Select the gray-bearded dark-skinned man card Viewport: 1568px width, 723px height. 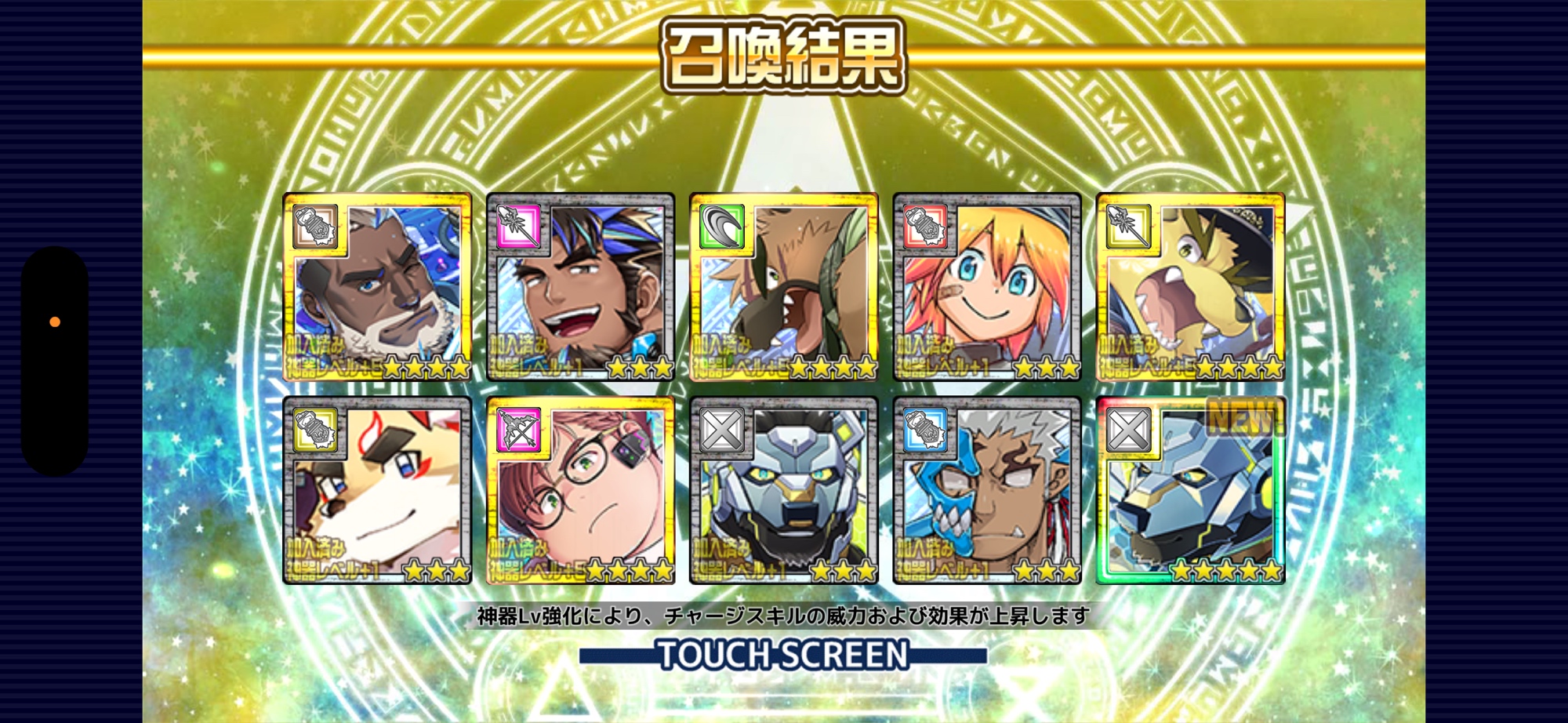[x=377, y=287]
